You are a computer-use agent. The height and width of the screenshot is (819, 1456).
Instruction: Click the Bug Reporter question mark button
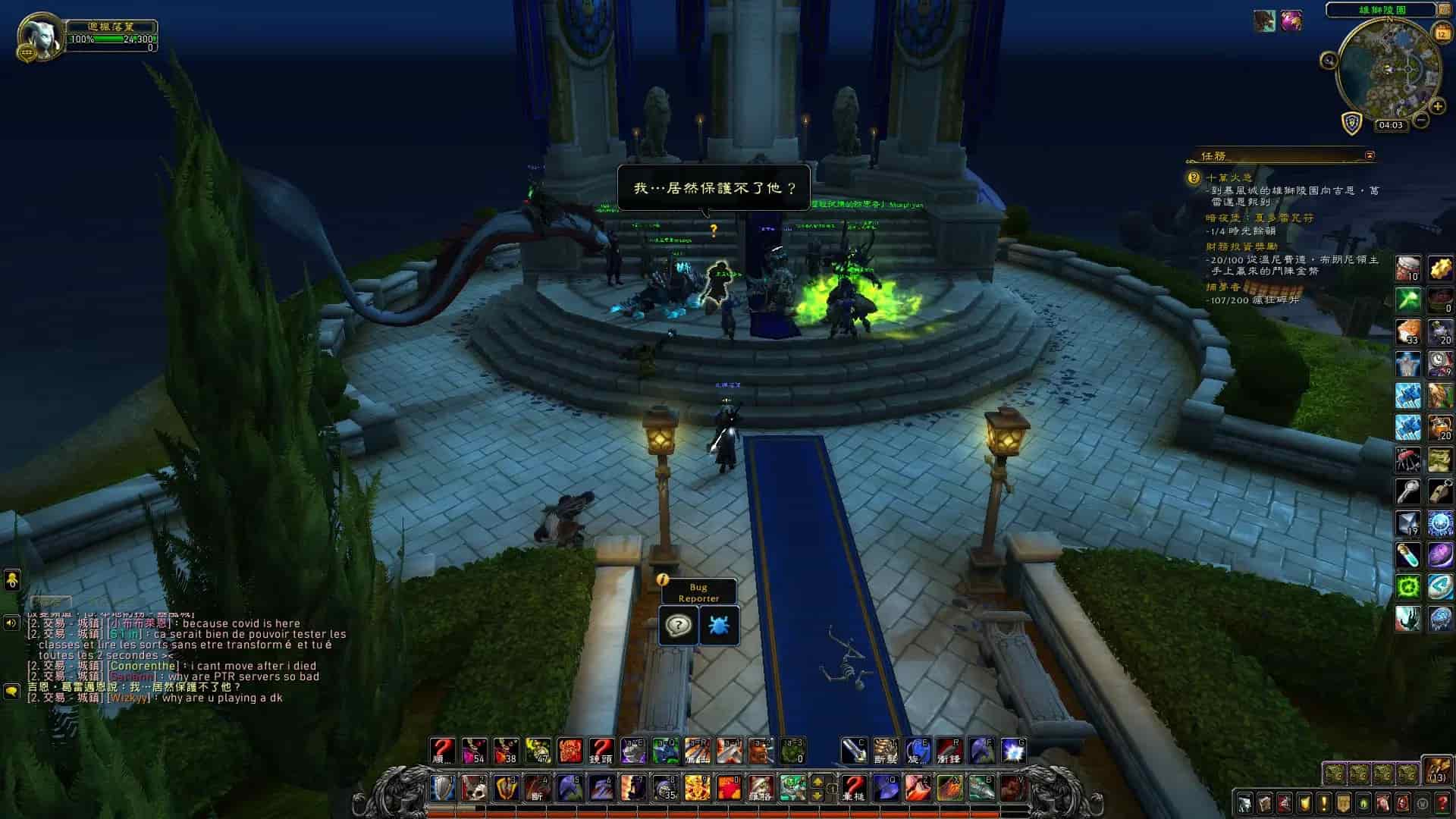(678, 626)
